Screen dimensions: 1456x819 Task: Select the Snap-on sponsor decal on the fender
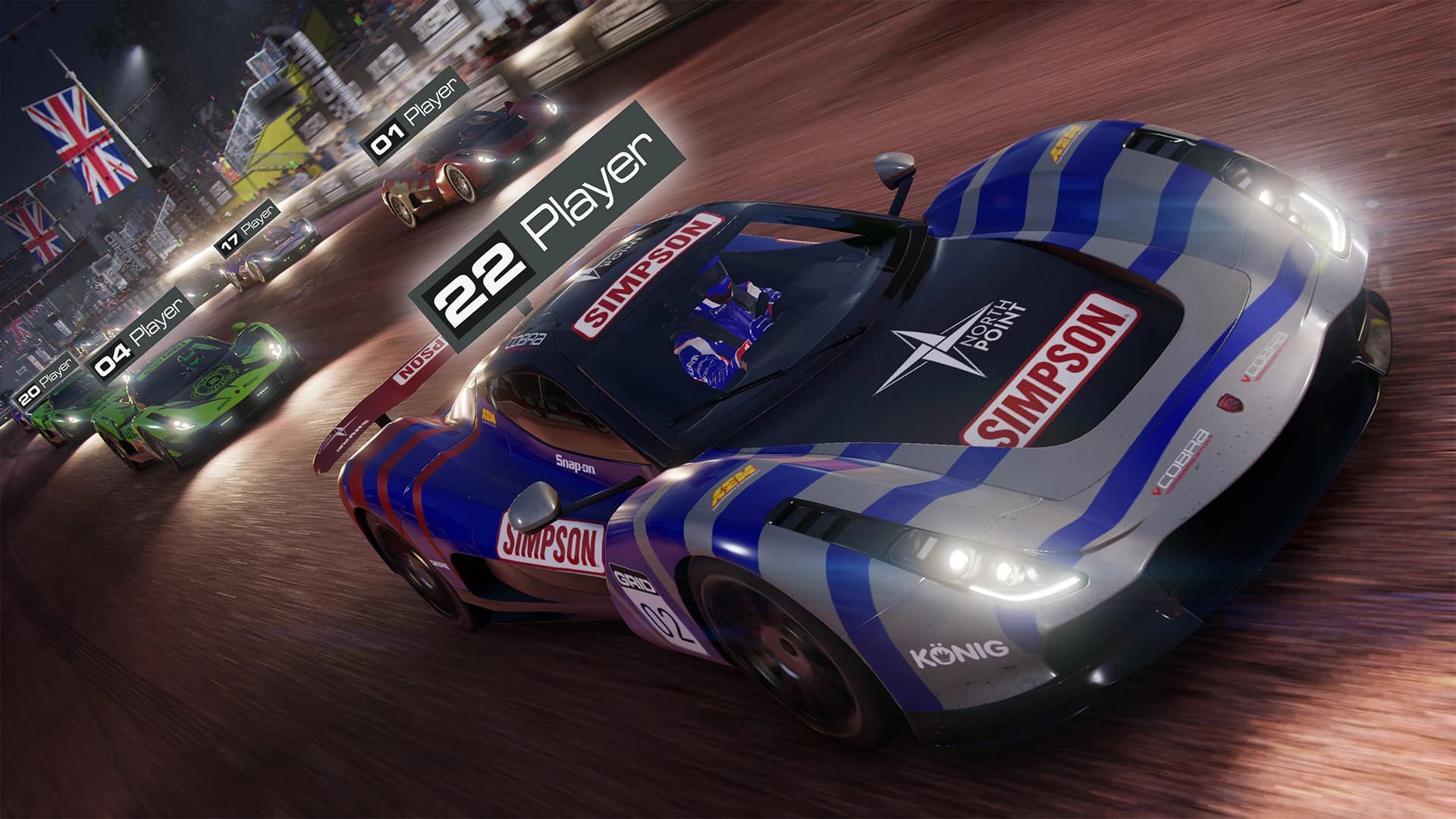tap(574, 463)
